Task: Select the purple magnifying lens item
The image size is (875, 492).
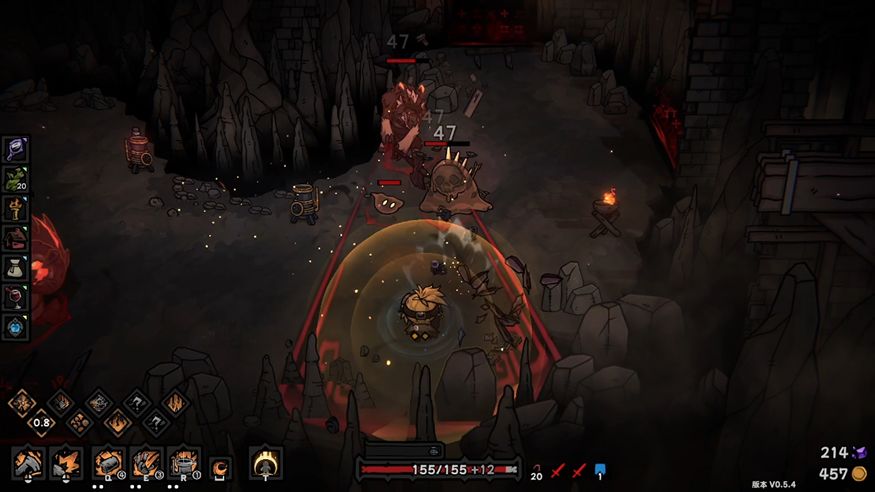Action: (16, 149)
